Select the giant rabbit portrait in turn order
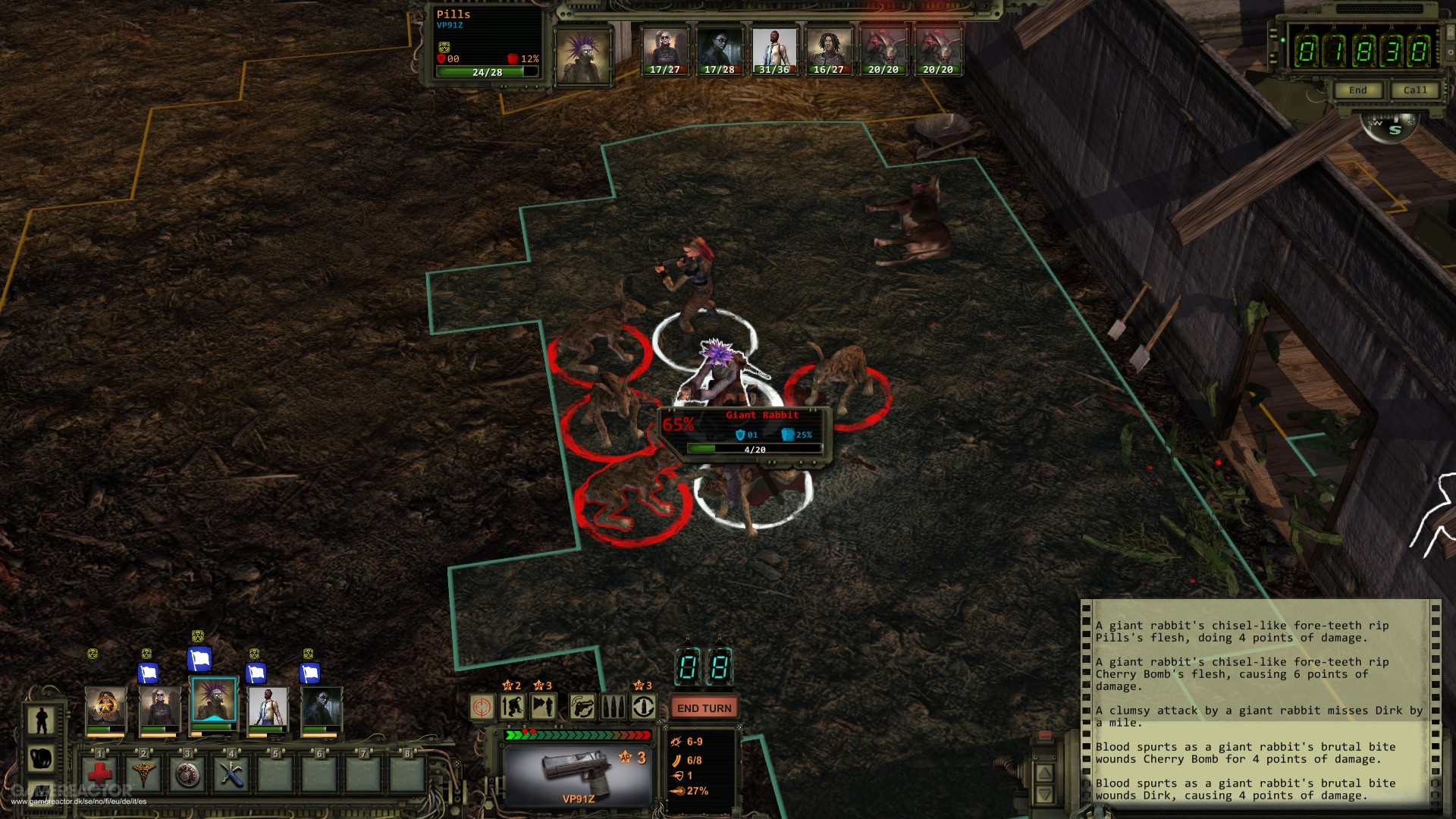1456x819 pixels. pyautogui.click(x=883, y=52)
